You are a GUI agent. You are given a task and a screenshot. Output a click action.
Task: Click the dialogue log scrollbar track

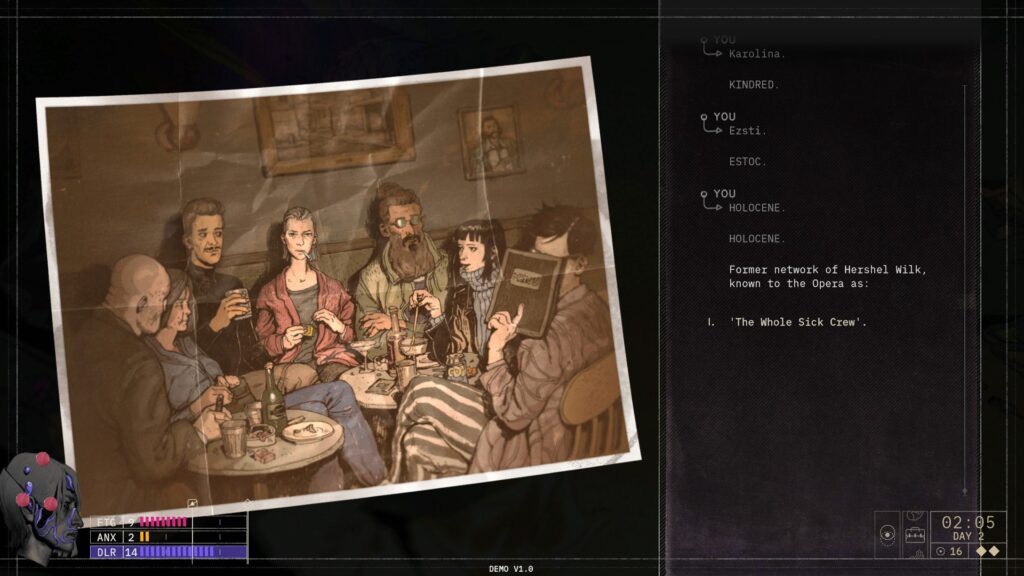click(965, 290)
